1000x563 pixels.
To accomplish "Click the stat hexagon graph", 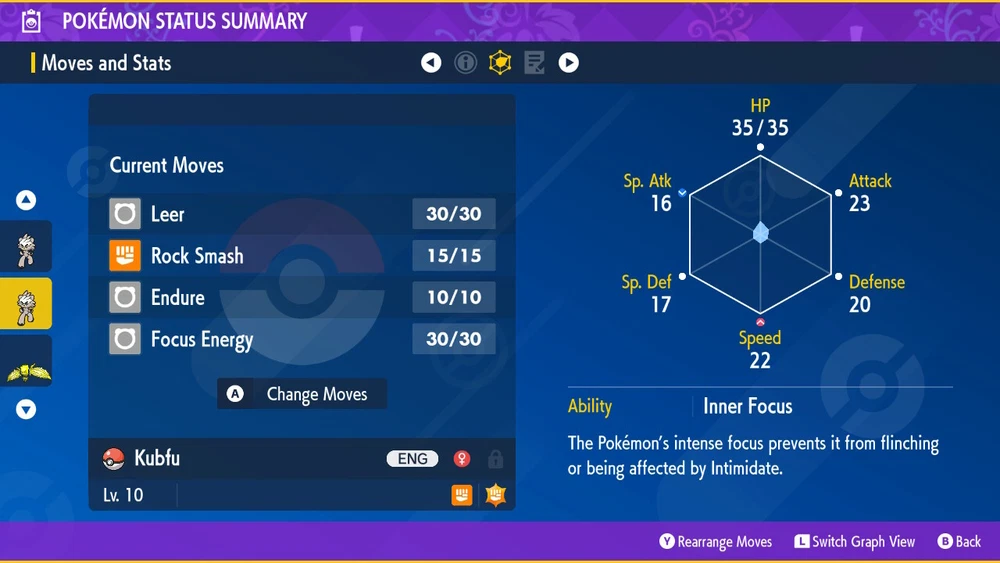I will [x=760, y=232].
